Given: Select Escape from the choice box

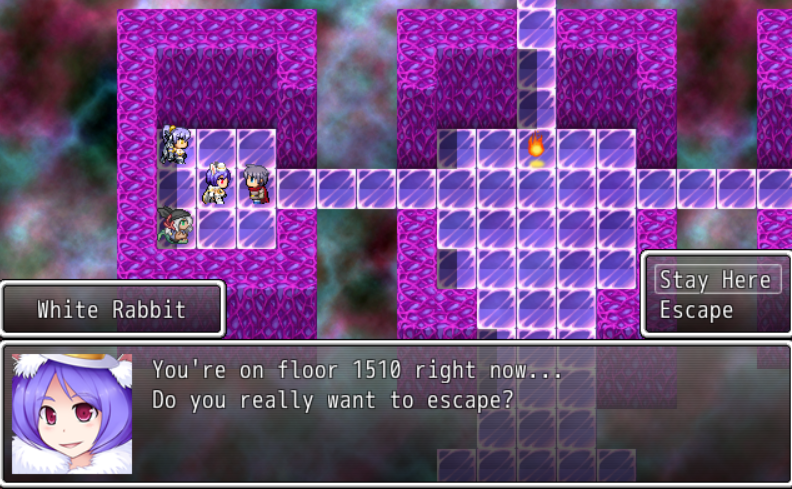Looking at the screenshot, I should pyautogui.click(x=696, y=311).
